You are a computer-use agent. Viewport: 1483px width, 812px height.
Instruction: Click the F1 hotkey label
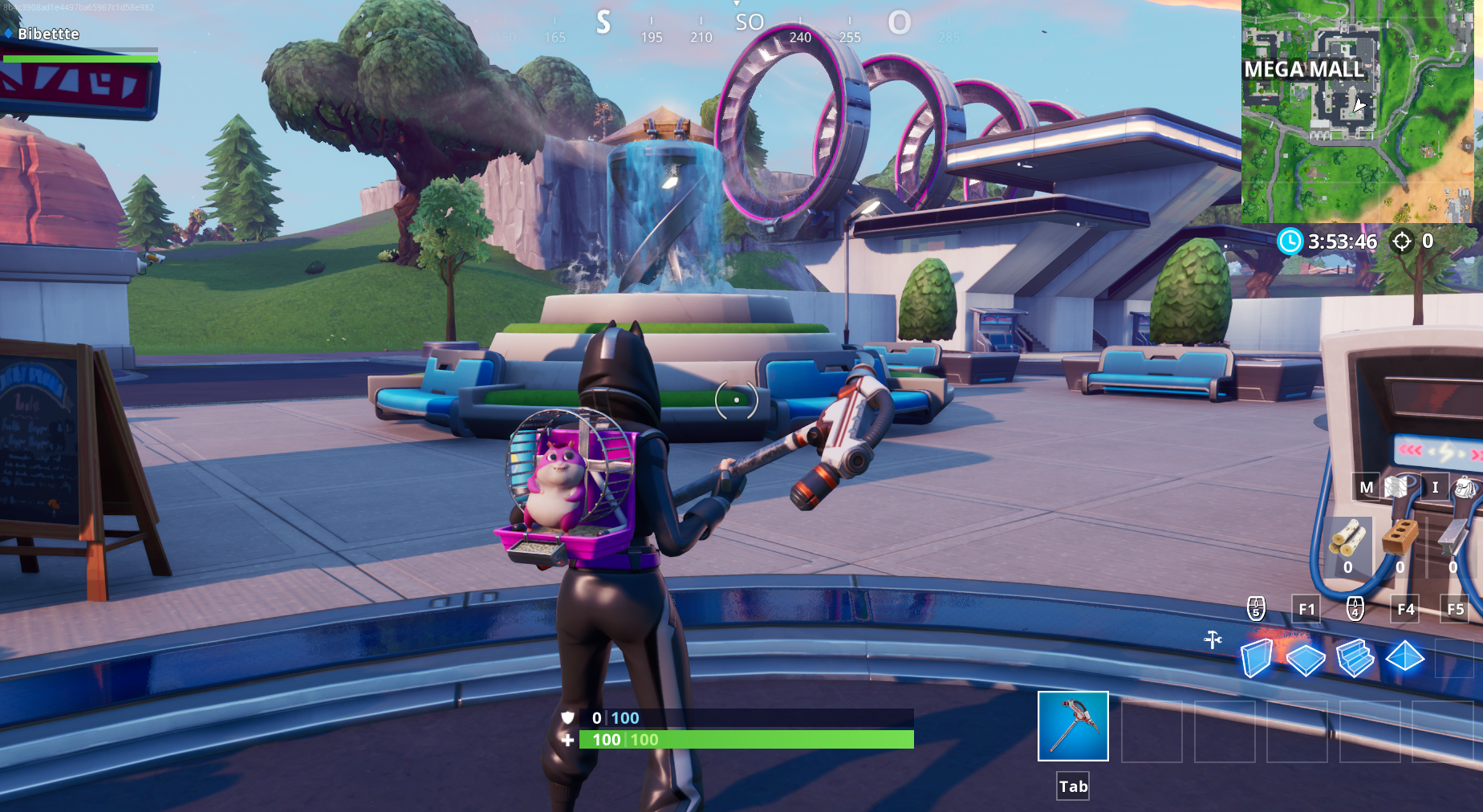[1306, 610]
